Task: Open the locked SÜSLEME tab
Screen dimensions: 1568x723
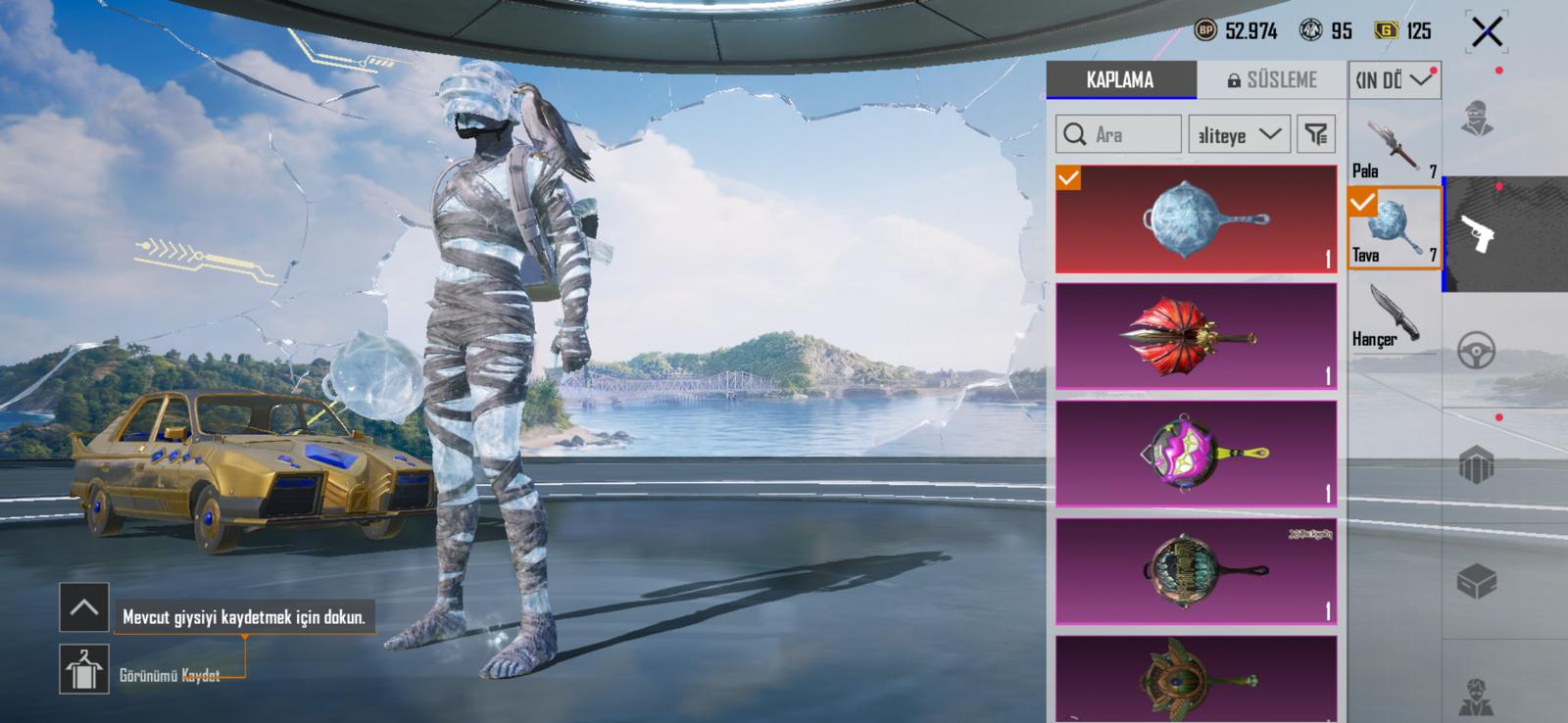Action: click(1272, 80)
